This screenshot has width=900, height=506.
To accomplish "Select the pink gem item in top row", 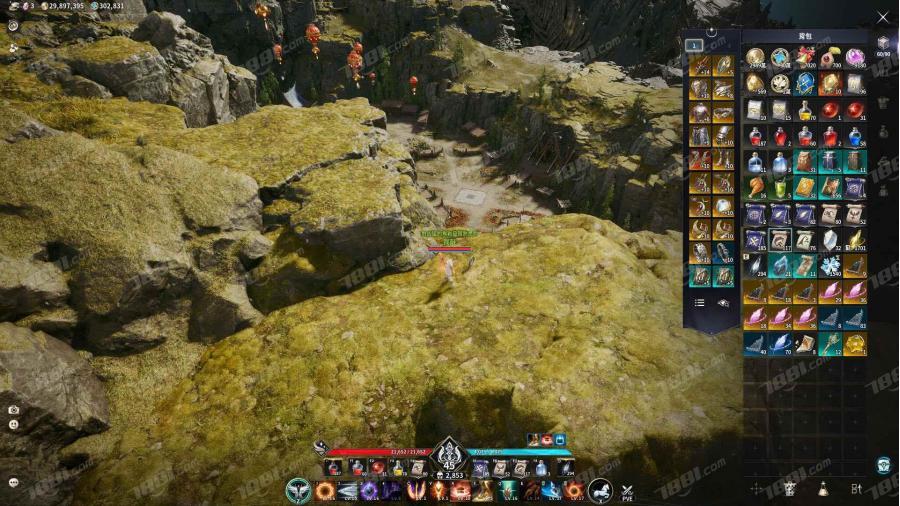I will coord(855,57).
